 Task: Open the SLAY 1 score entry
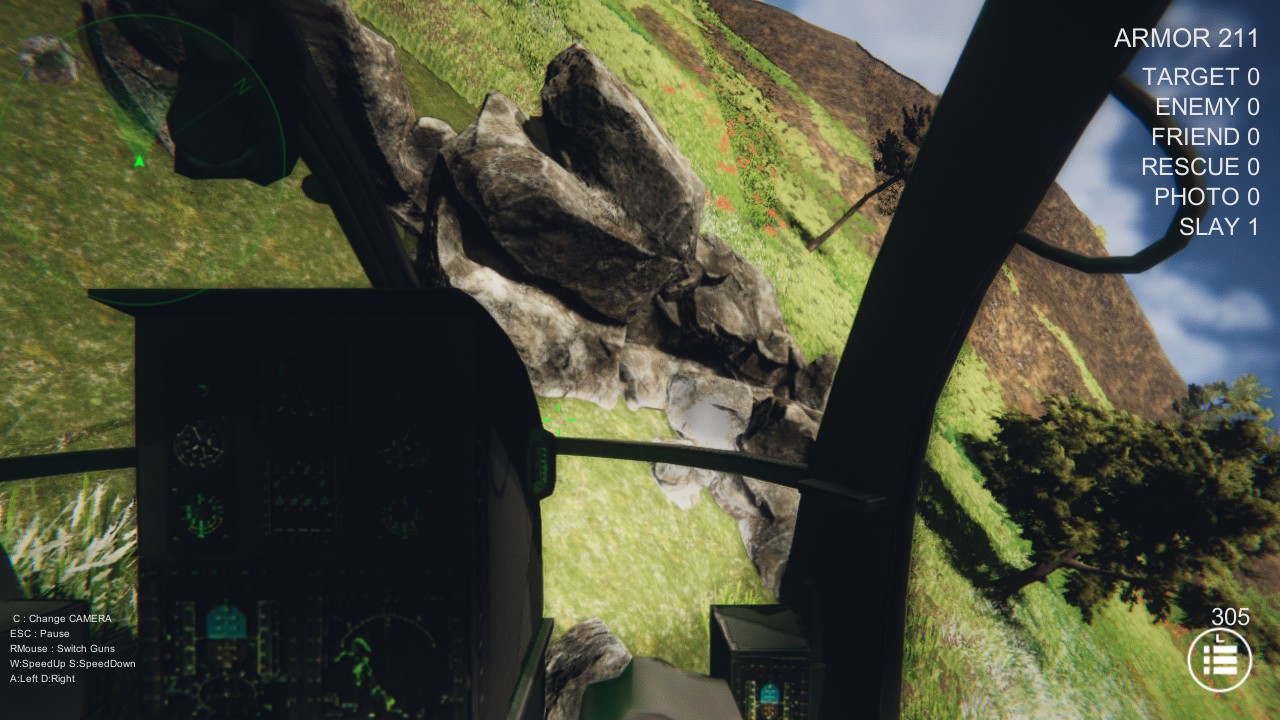pyautogui.click(x=1219, y=225)
